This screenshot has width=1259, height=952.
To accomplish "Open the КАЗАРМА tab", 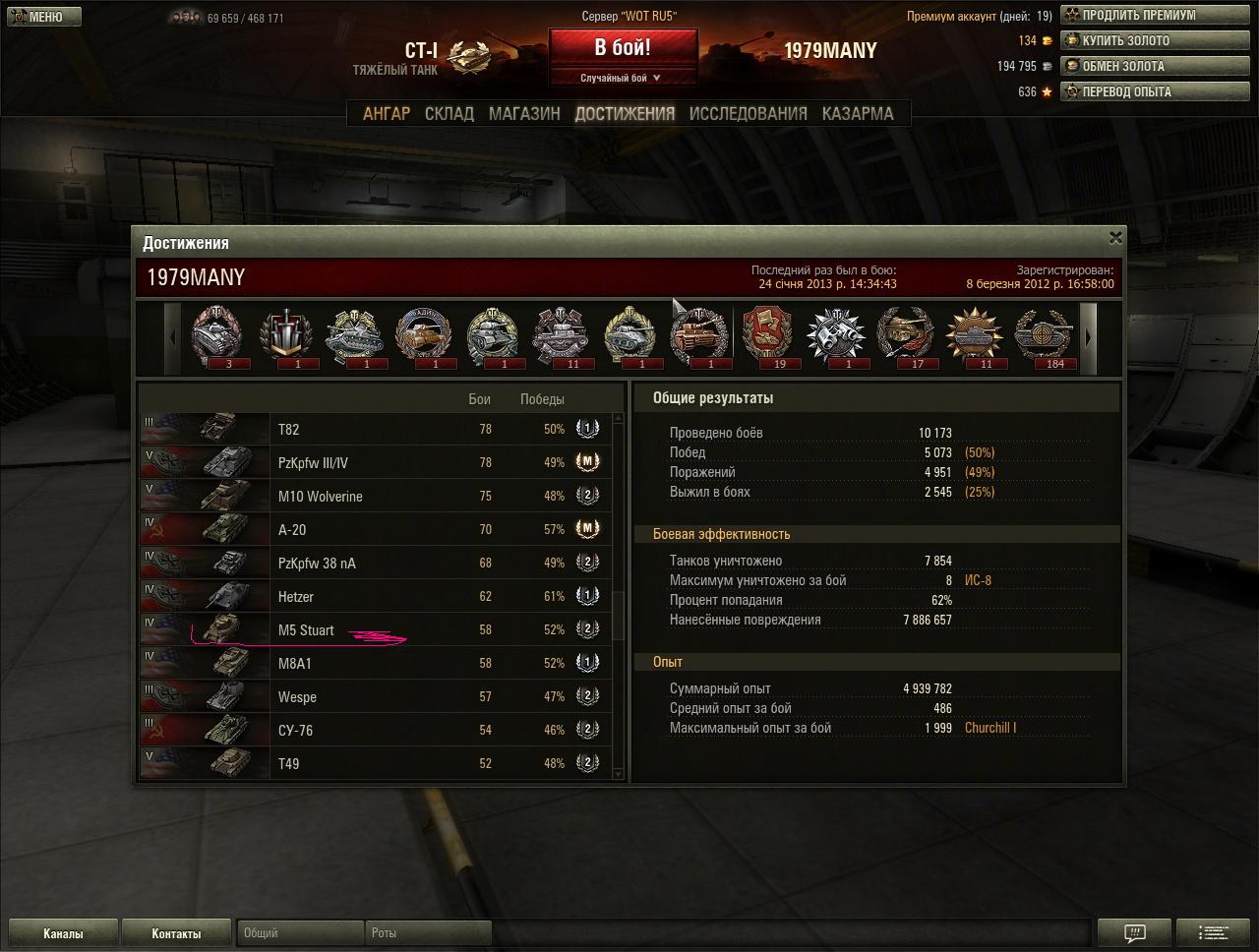I will (x=858, y=113).
